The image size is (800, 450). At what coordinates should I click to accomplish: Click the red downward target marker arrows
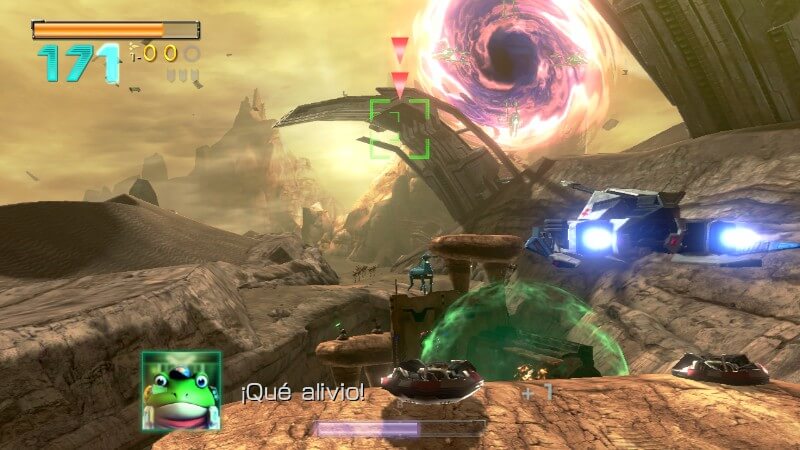400,66
